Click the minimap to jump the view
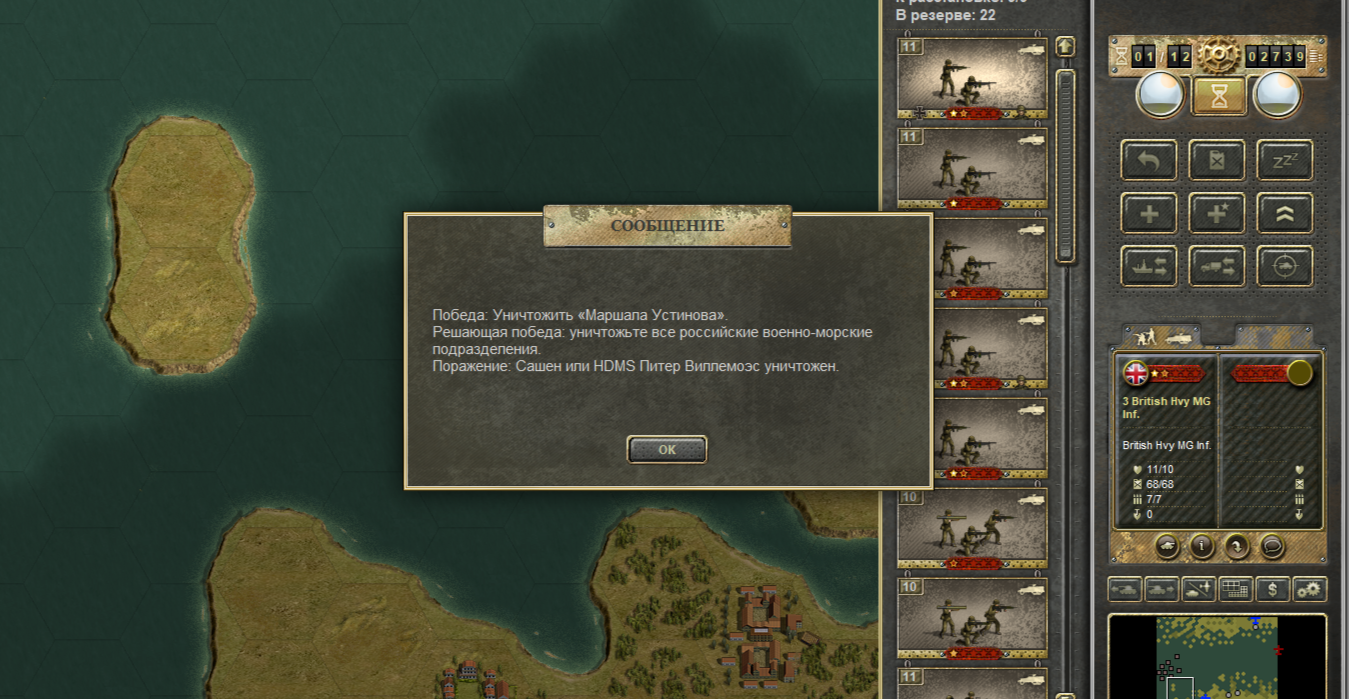 click(x=1217, y=657)
